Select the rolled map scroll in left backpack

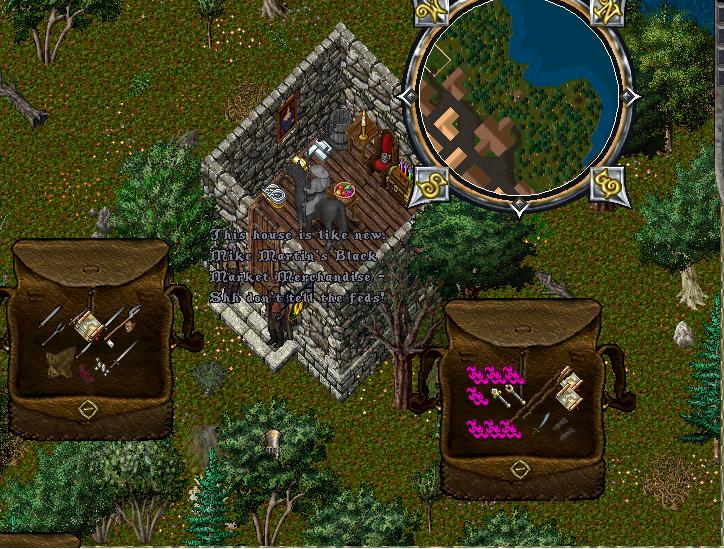(88, 325)
